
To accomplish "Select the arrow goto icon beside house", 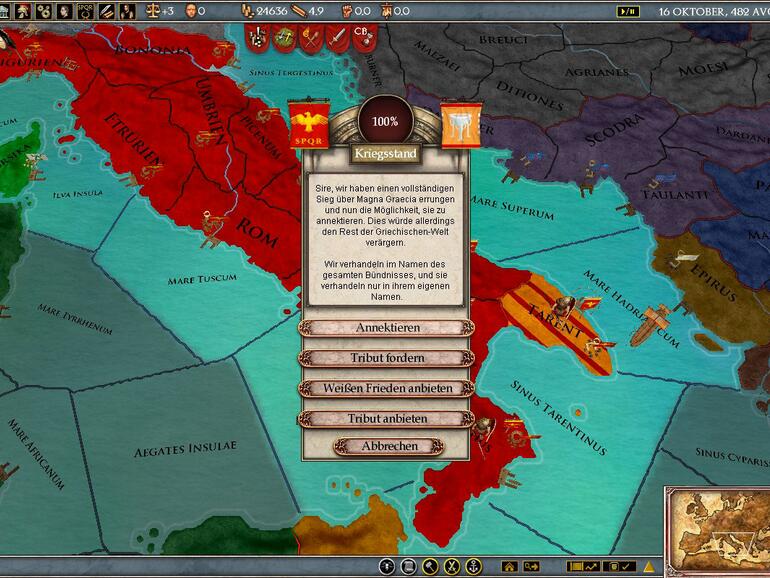I will 531,567.
